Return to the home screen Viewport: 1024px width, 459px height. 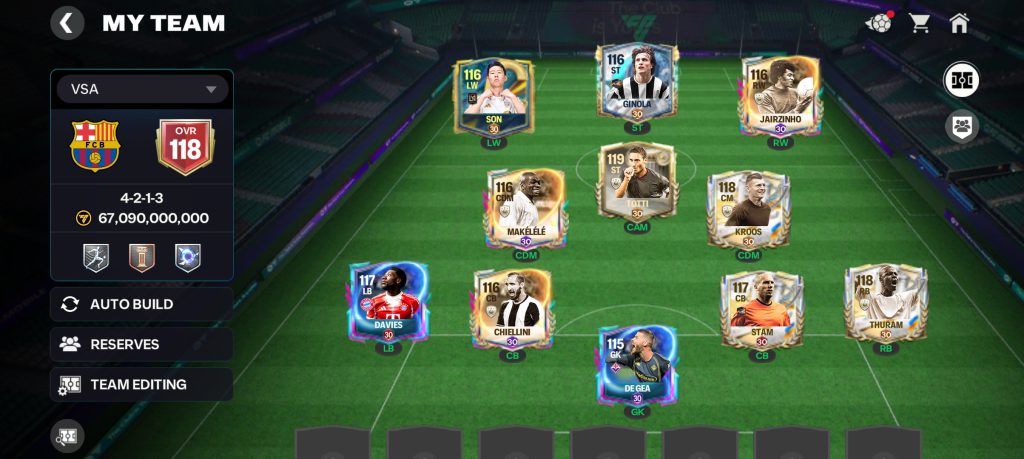(960, 23)
